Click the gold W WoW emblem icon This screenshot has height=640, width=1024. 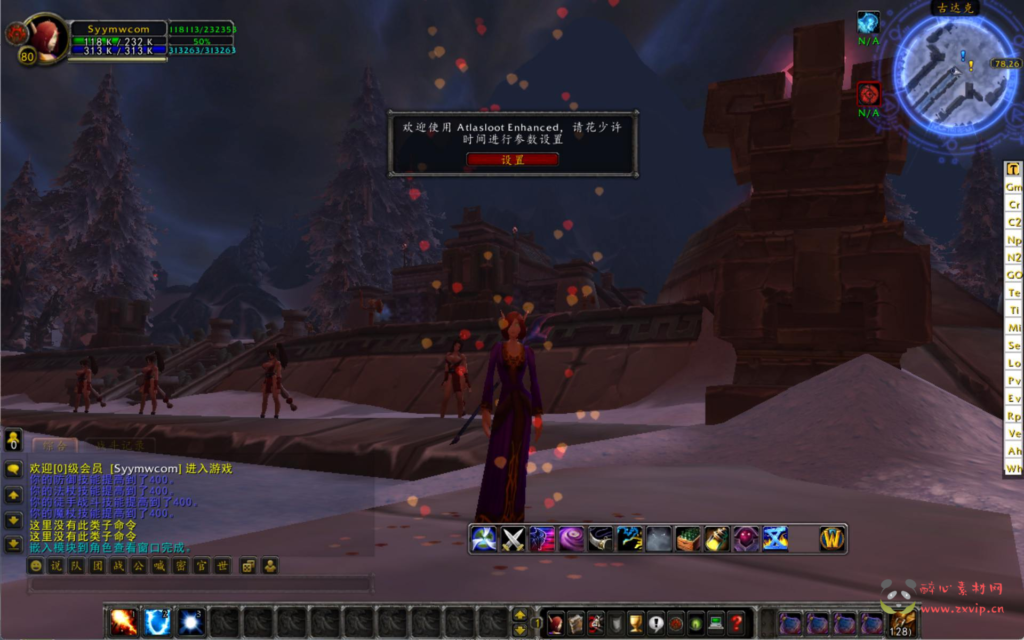832,539
